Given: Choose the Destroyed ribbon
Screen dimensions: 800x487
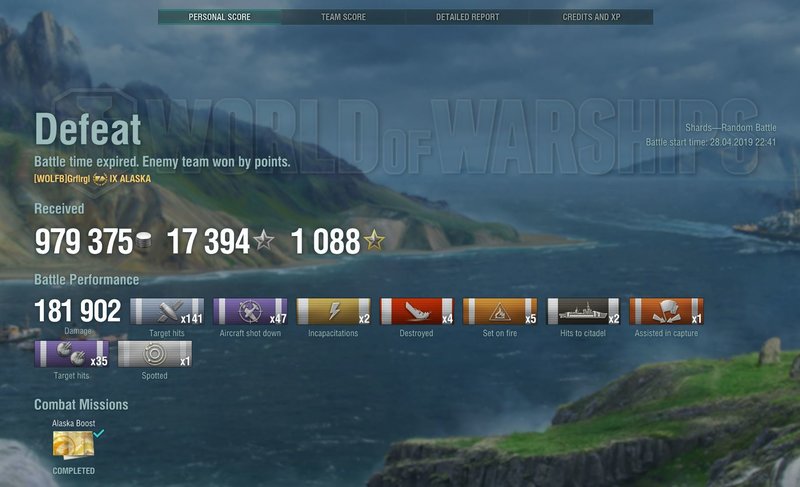Looking at the screenshot, I should click(416, 311).
